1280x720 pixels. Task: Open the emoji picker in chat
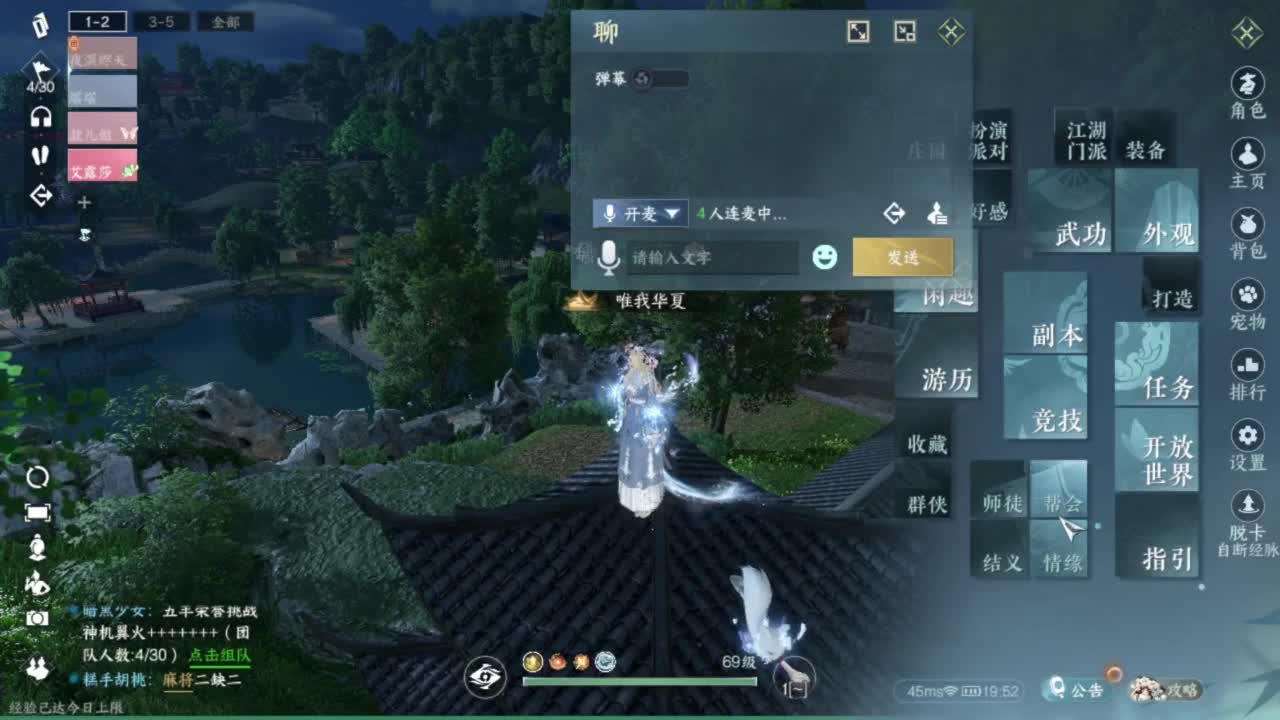823,258
